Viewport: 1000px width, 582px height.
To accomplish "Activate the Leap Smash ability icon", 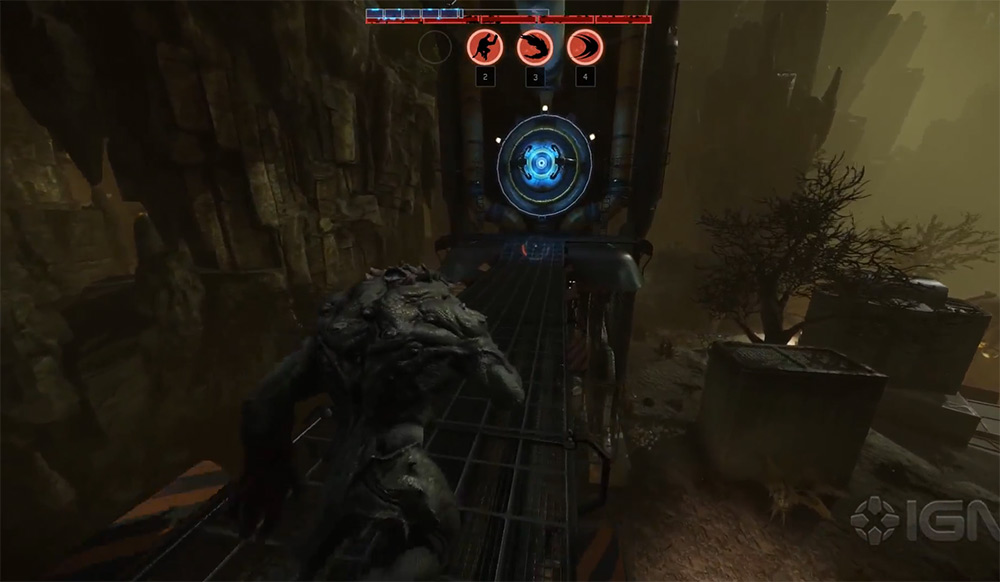I will point(485,47).
